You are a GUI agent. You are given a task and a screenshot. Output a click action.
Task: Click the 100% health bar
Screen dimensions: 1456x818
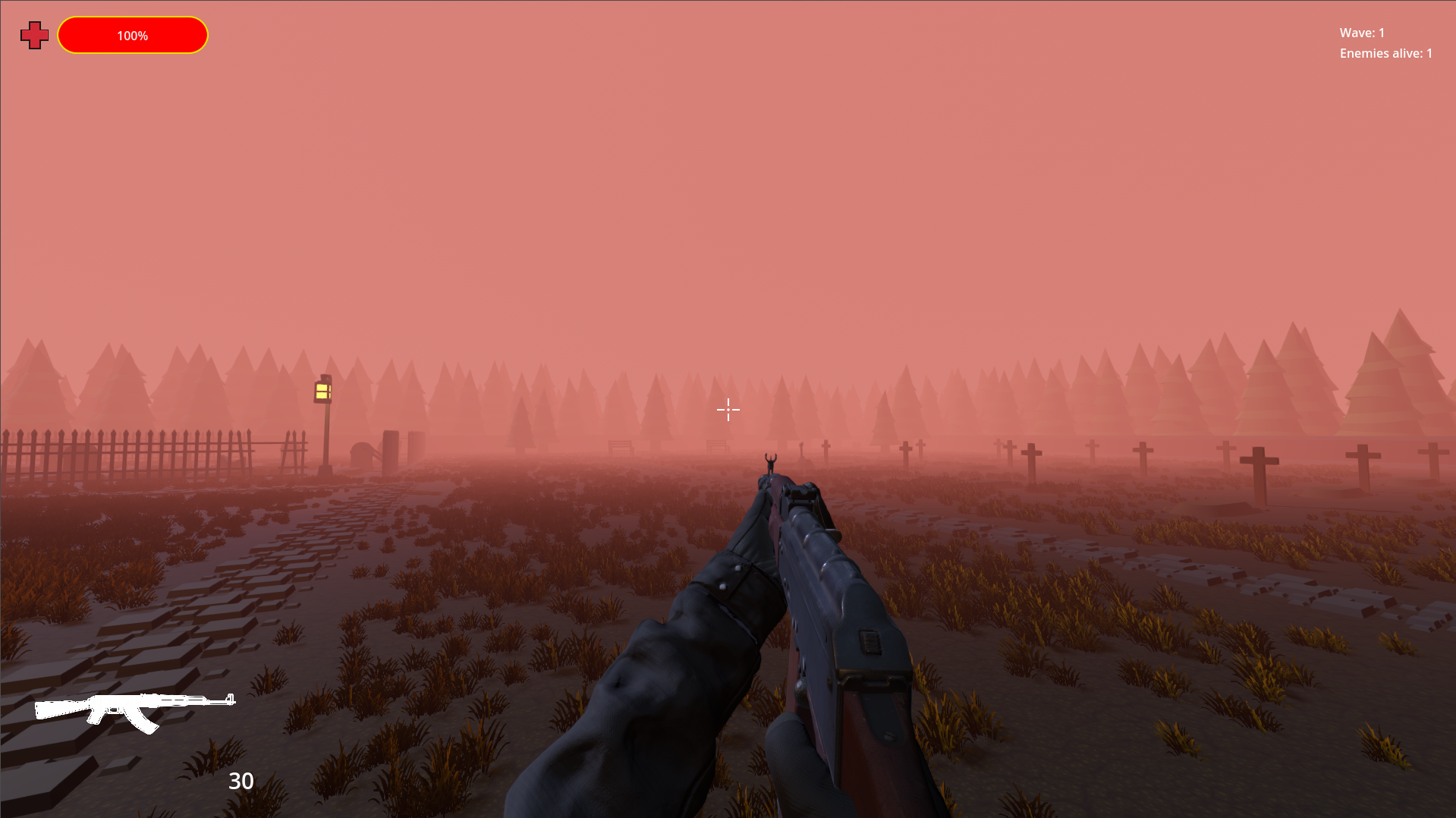point(132,34)
